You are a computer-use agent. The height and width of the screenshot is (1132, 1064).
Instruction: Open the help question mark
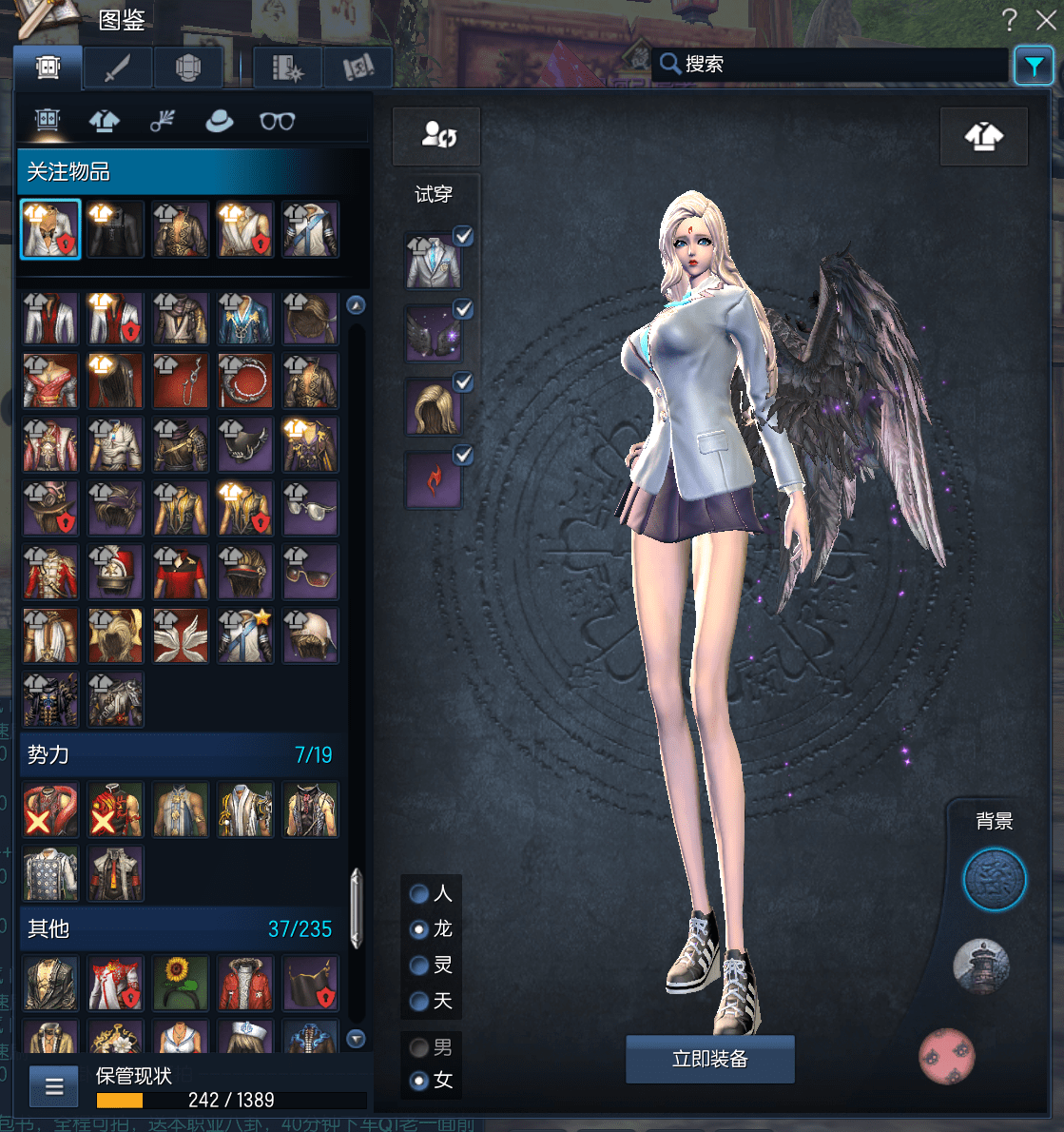point(1010,20)
